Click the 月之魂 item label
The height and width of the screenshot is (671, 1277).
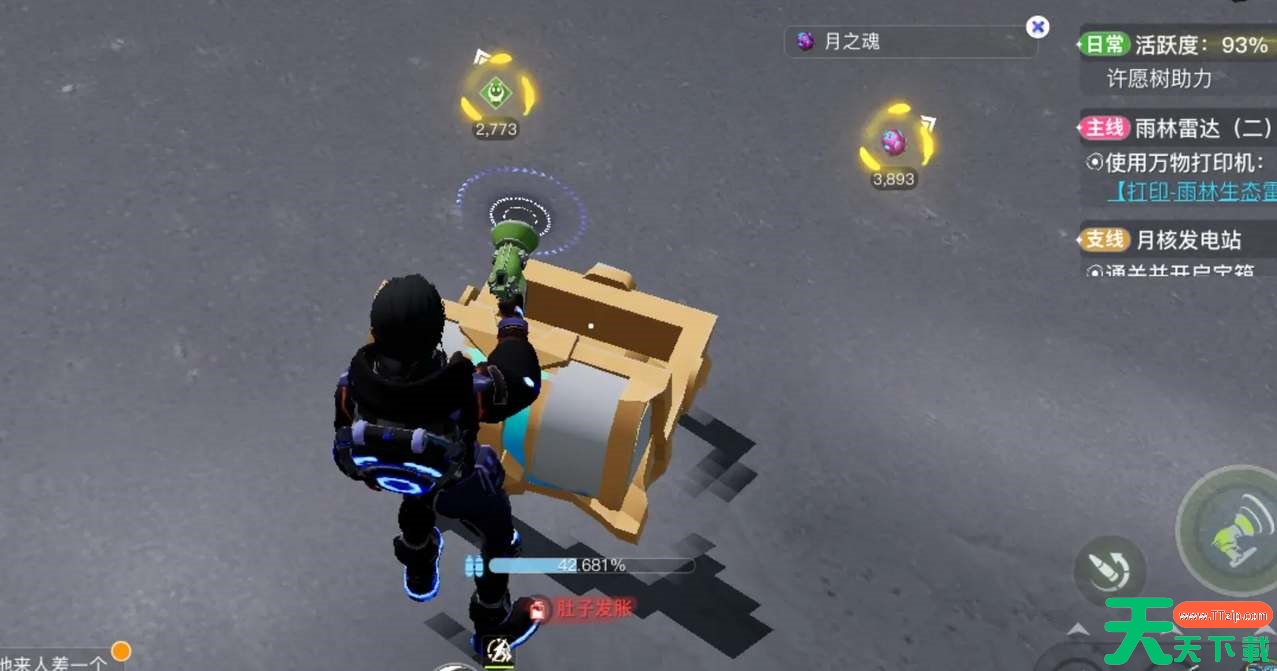pos(852,42)
